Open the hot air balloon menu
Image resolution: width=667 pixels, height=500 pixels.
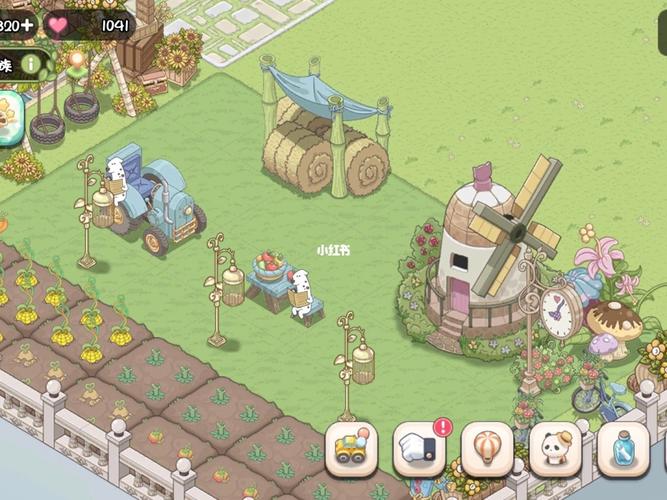coord(487,449)
